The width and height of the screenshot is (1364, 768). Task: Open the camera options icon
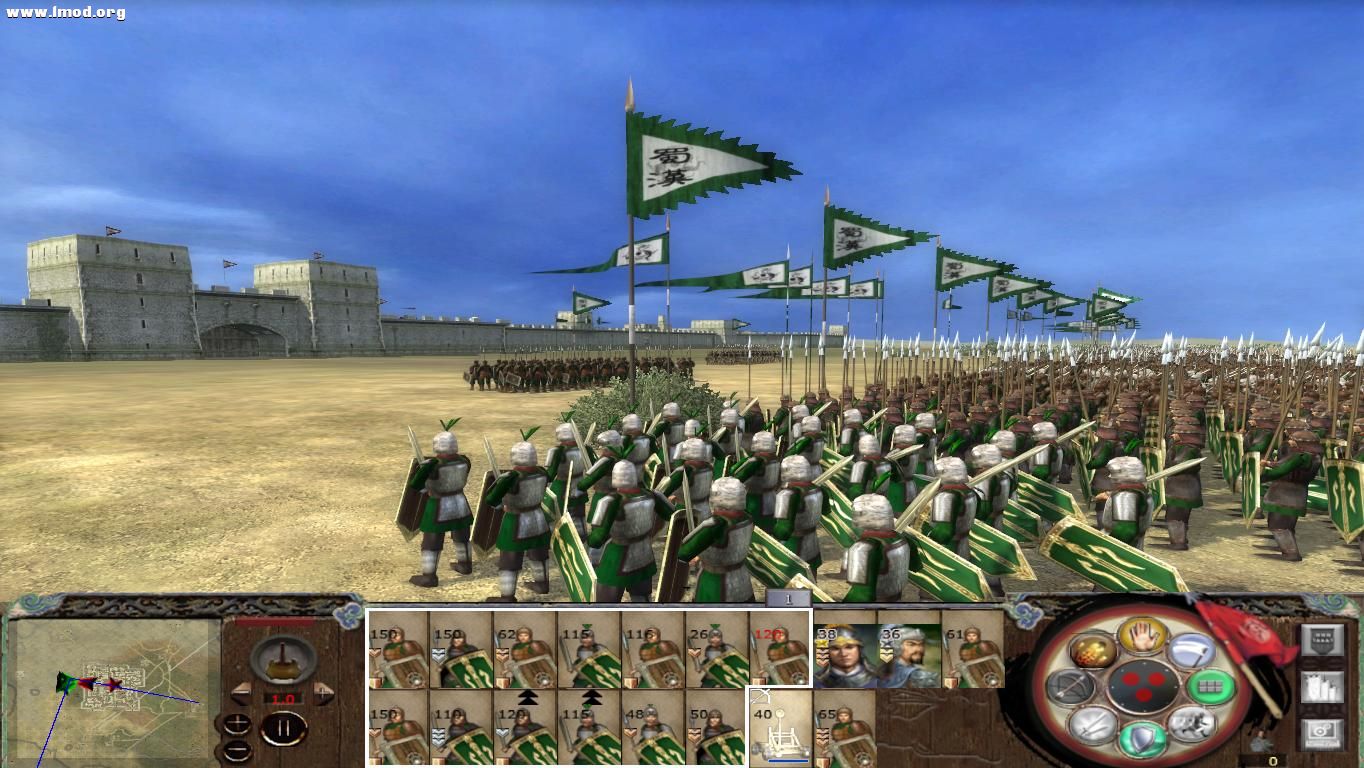(x=1322, y=732)
